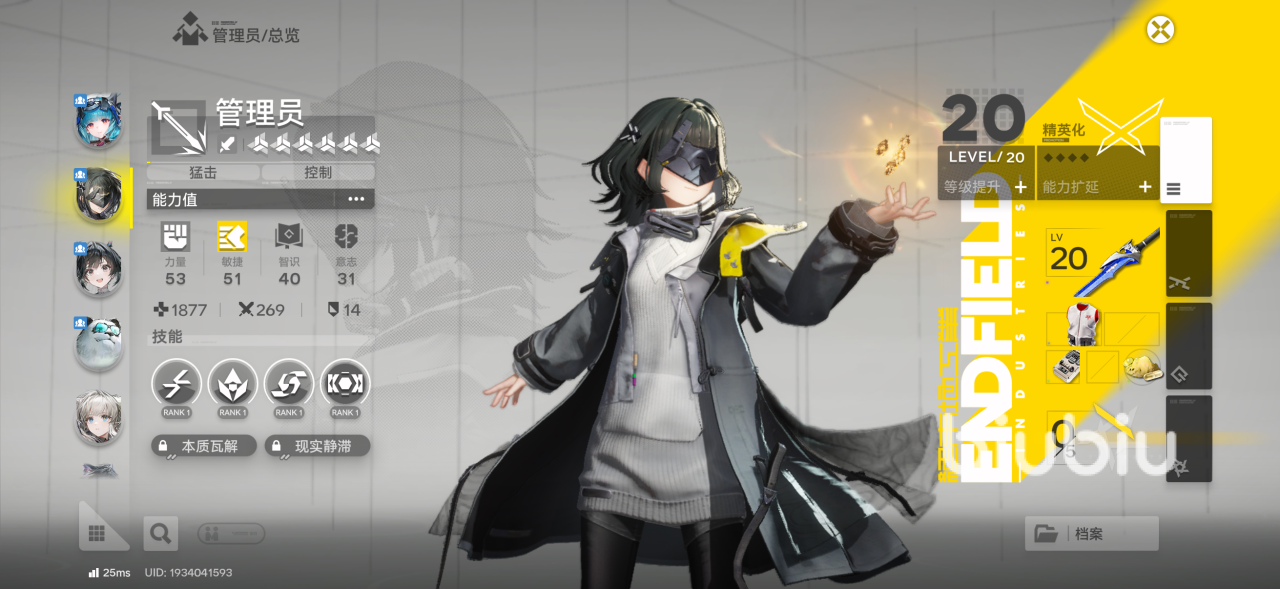Click the hexagon-shaped fourth skill icon
1280x589 pixels.
coord(345,384)
